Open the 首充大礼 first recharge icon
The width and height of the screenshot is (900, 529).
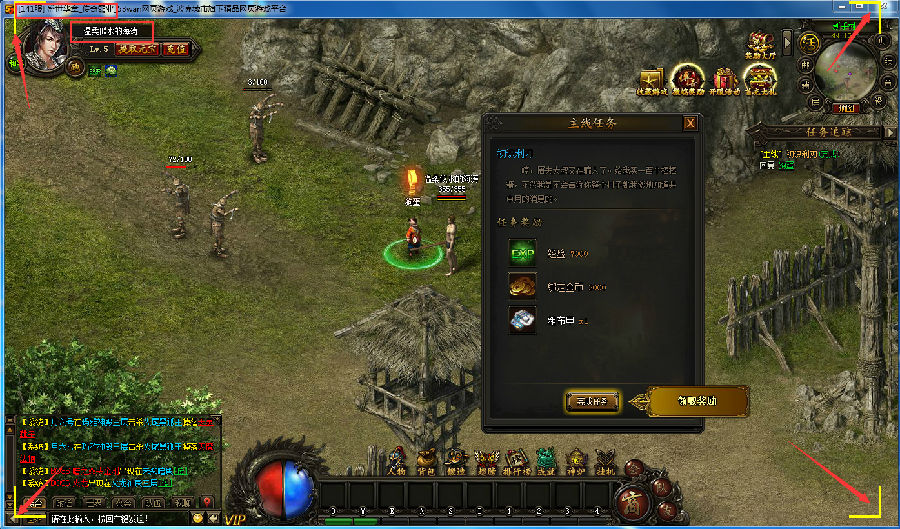(762, 78)
